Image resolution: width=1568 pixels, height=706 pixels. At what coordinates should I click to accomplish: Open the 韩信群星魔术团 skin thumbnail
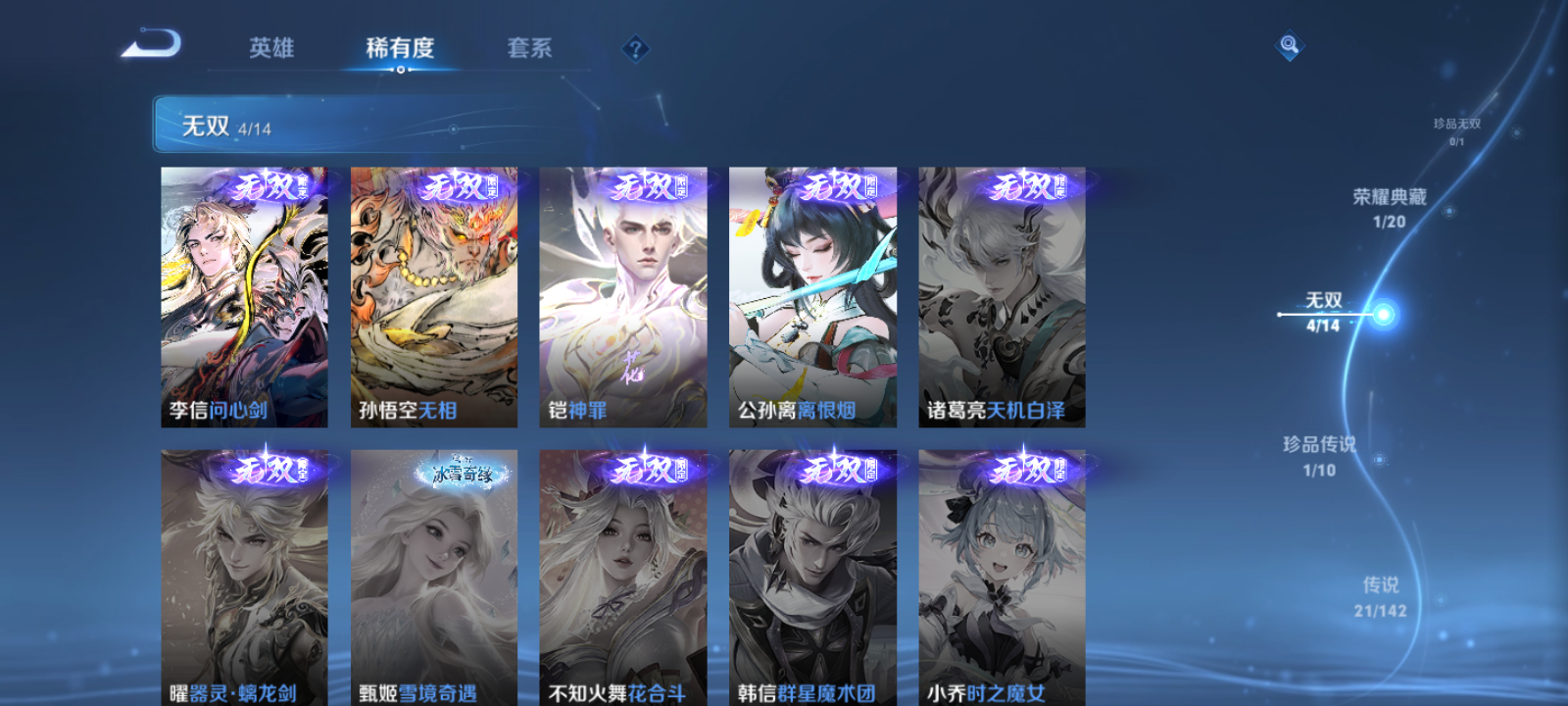pos(813,579)
